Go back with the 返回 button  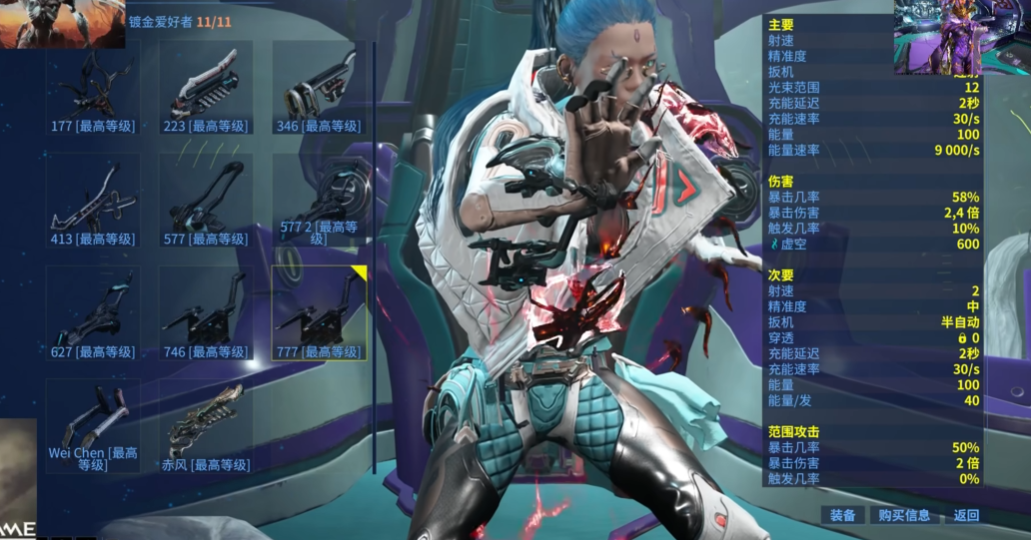click(966, 515)
